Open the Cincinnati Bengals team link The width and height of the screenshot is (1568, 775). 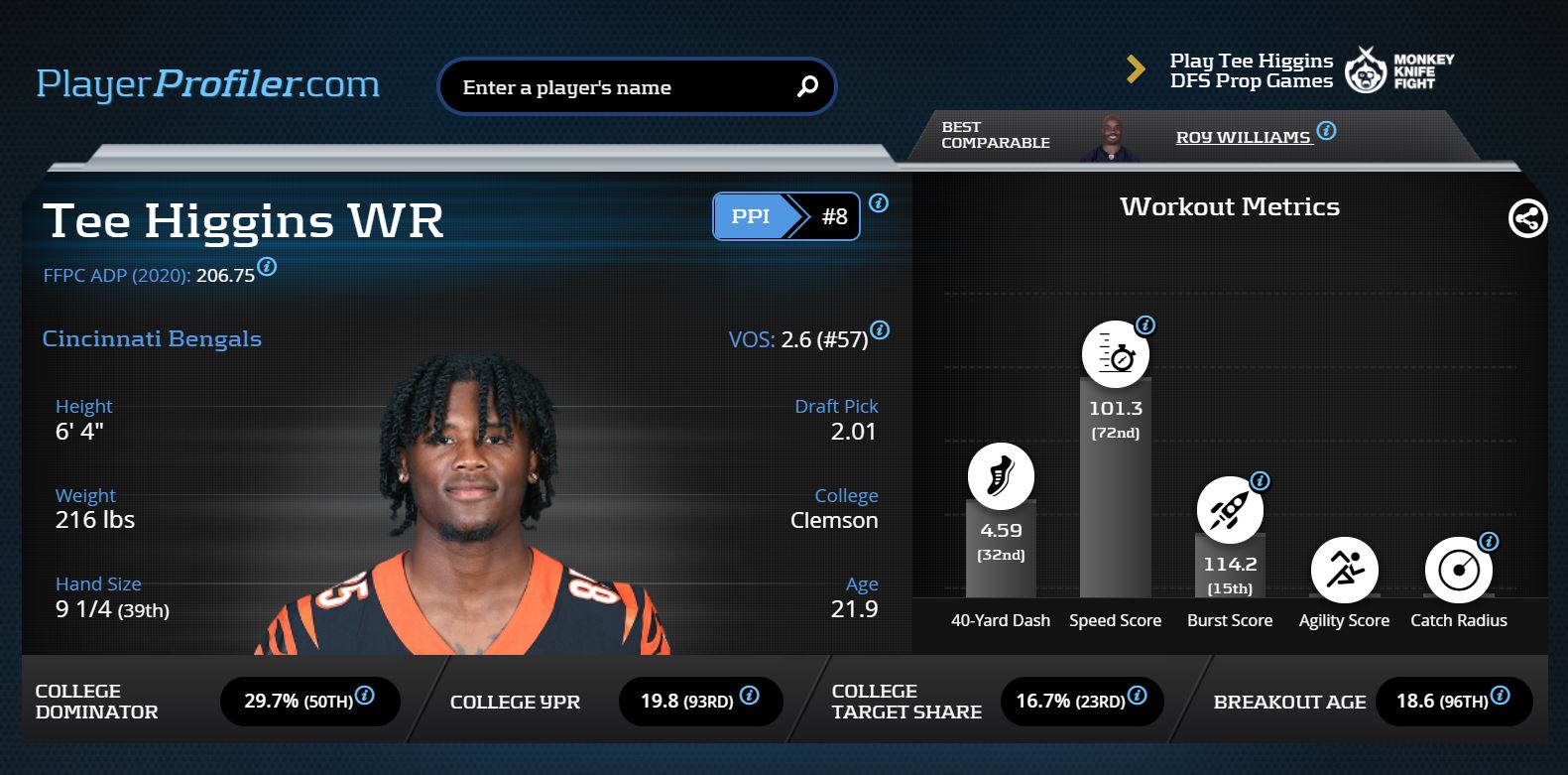click(152, 338)
